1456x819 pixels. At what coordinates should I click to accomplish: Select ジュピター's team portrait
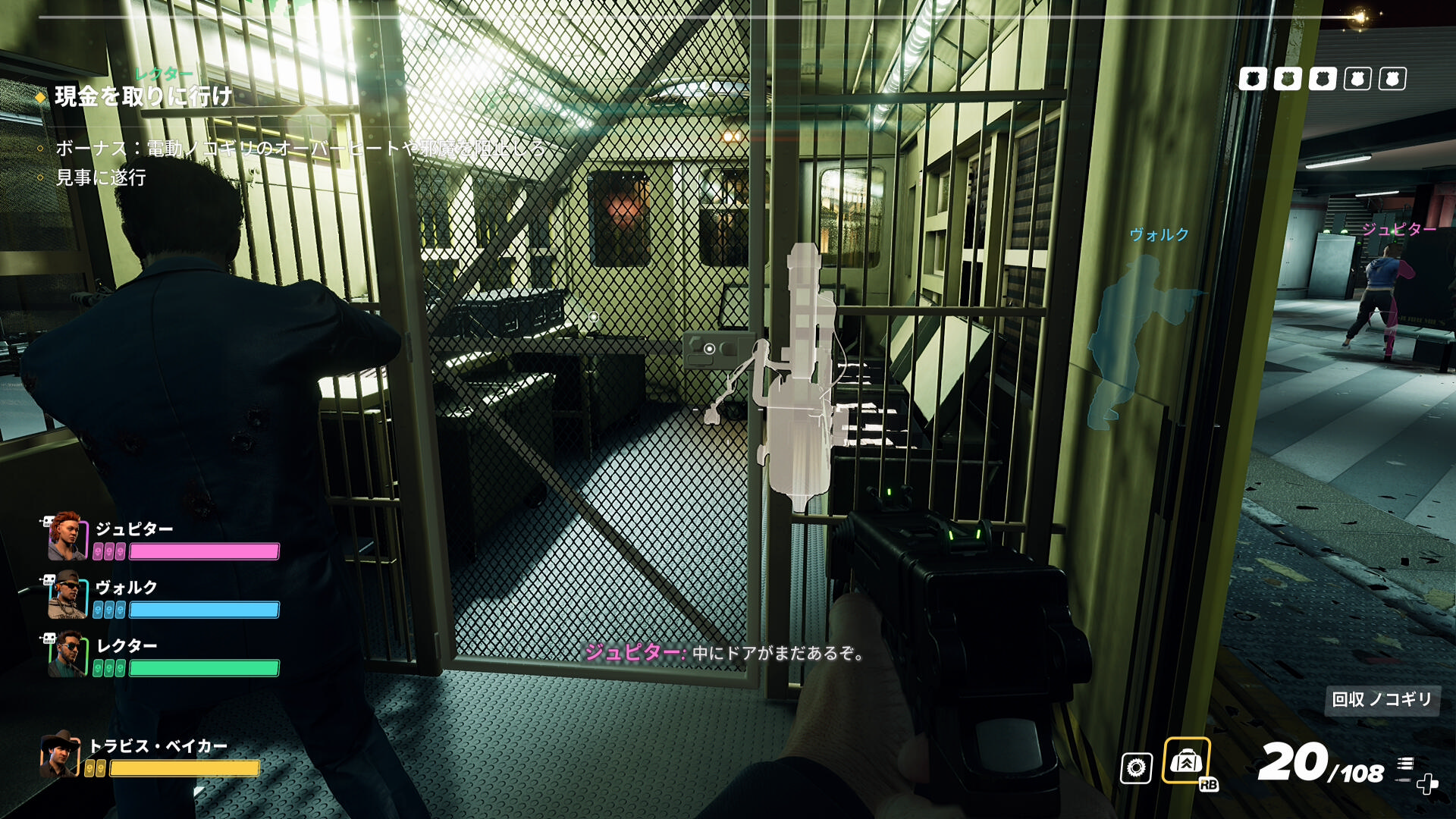[67, 536]
